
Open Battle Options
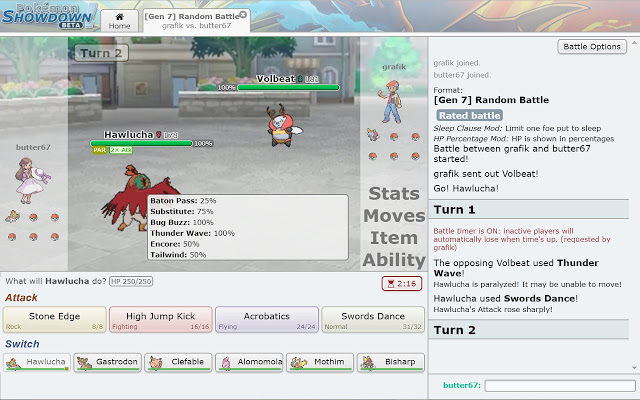[592, 47]
